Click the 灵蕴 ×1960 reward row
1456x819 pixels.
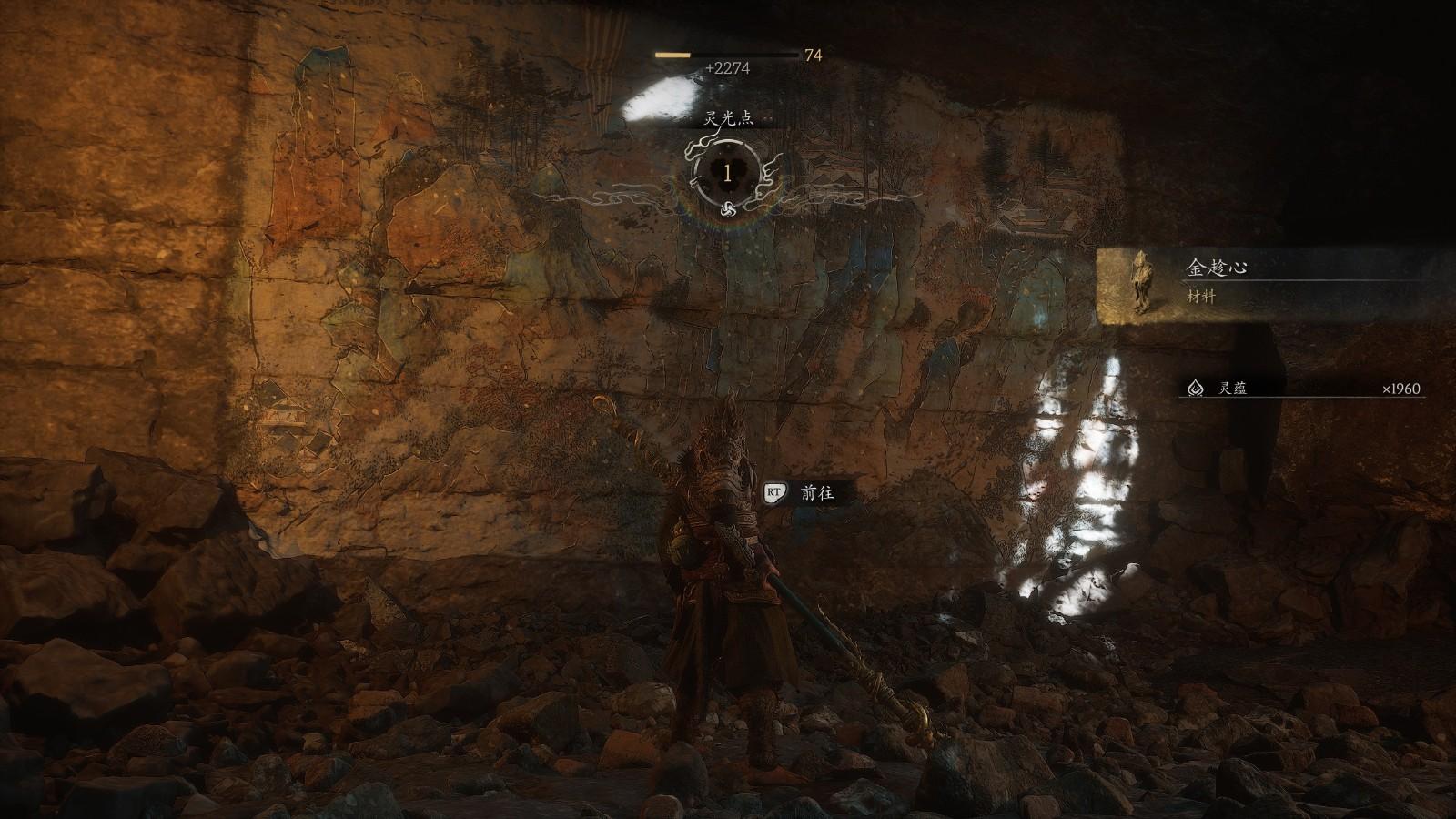tap(1303, 389)
